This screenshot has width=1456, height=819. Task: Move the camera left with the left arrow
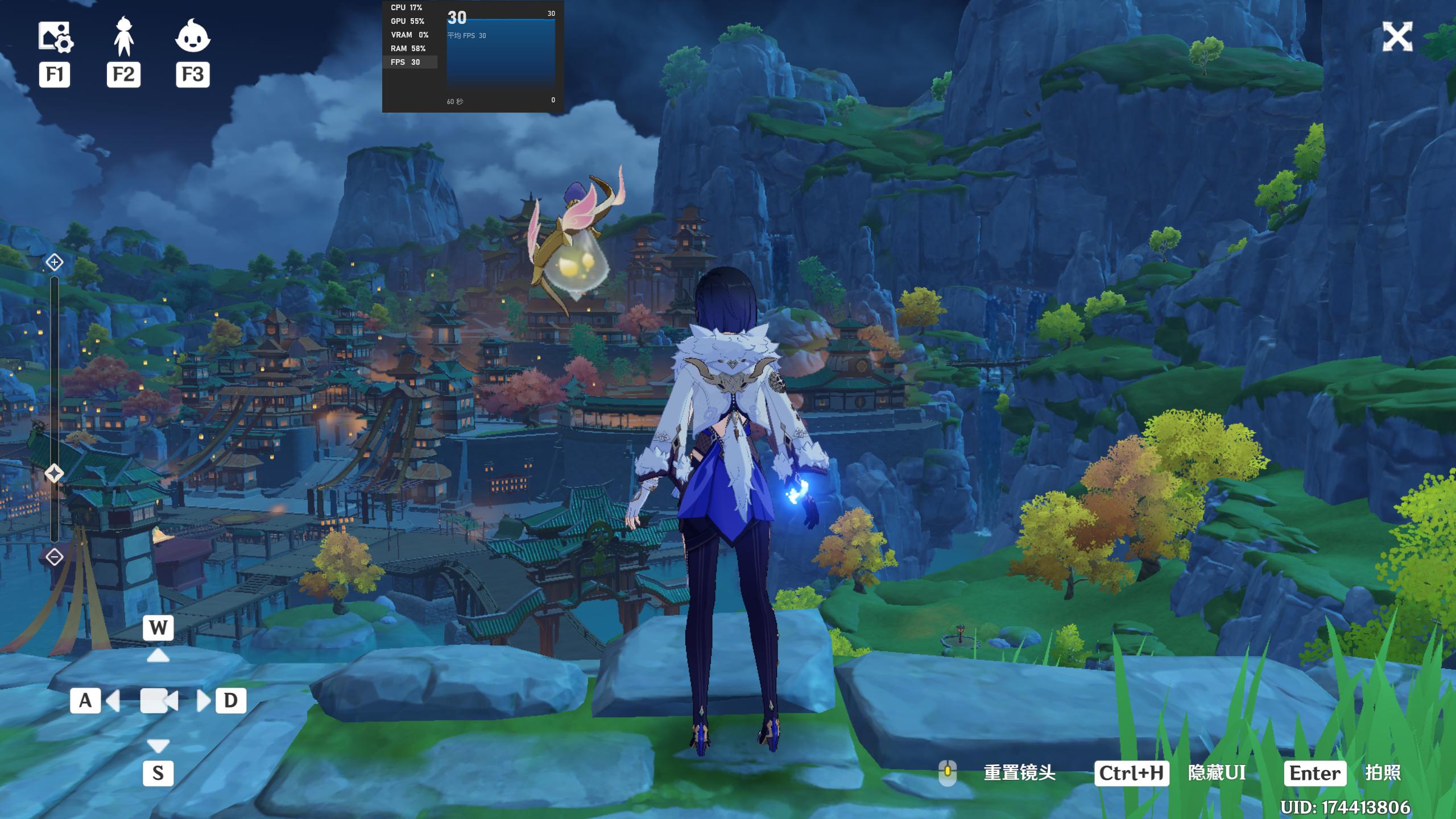(x=113, y=701)
